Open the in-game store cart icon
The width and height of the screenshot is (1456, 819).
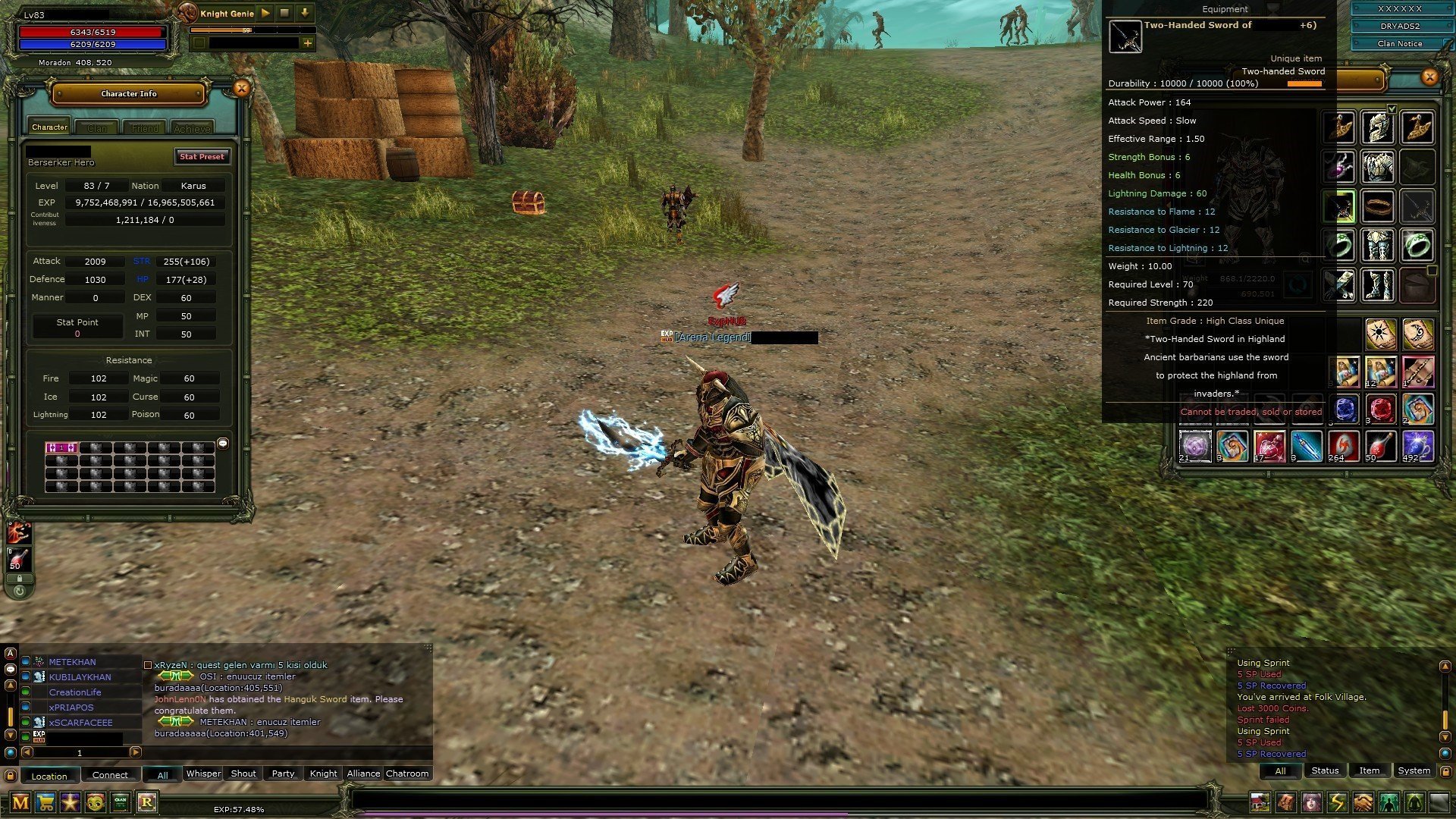tap(45, 802)
